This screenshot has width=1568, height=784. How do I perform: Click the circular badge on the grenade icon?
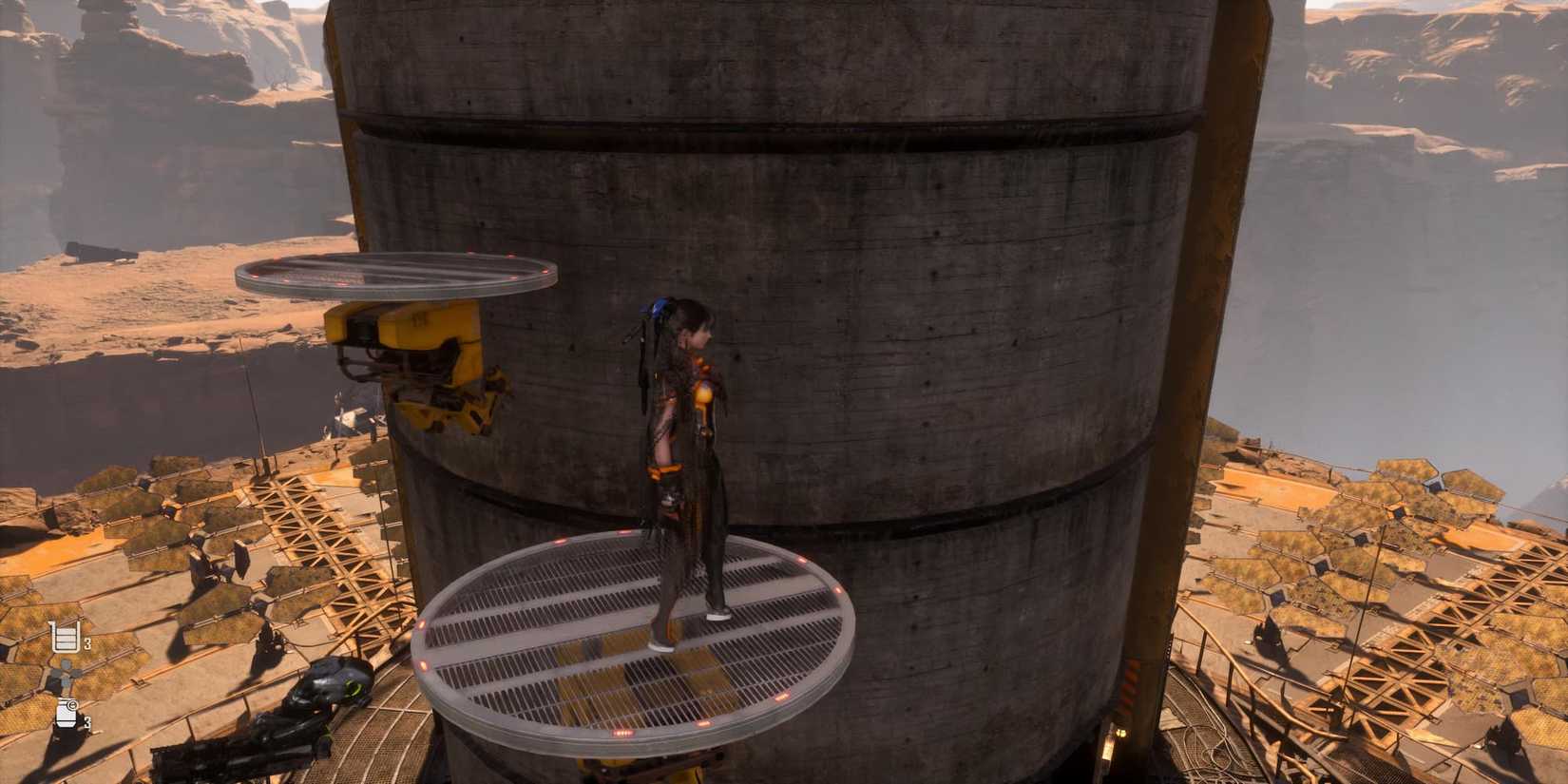(71, 706)
